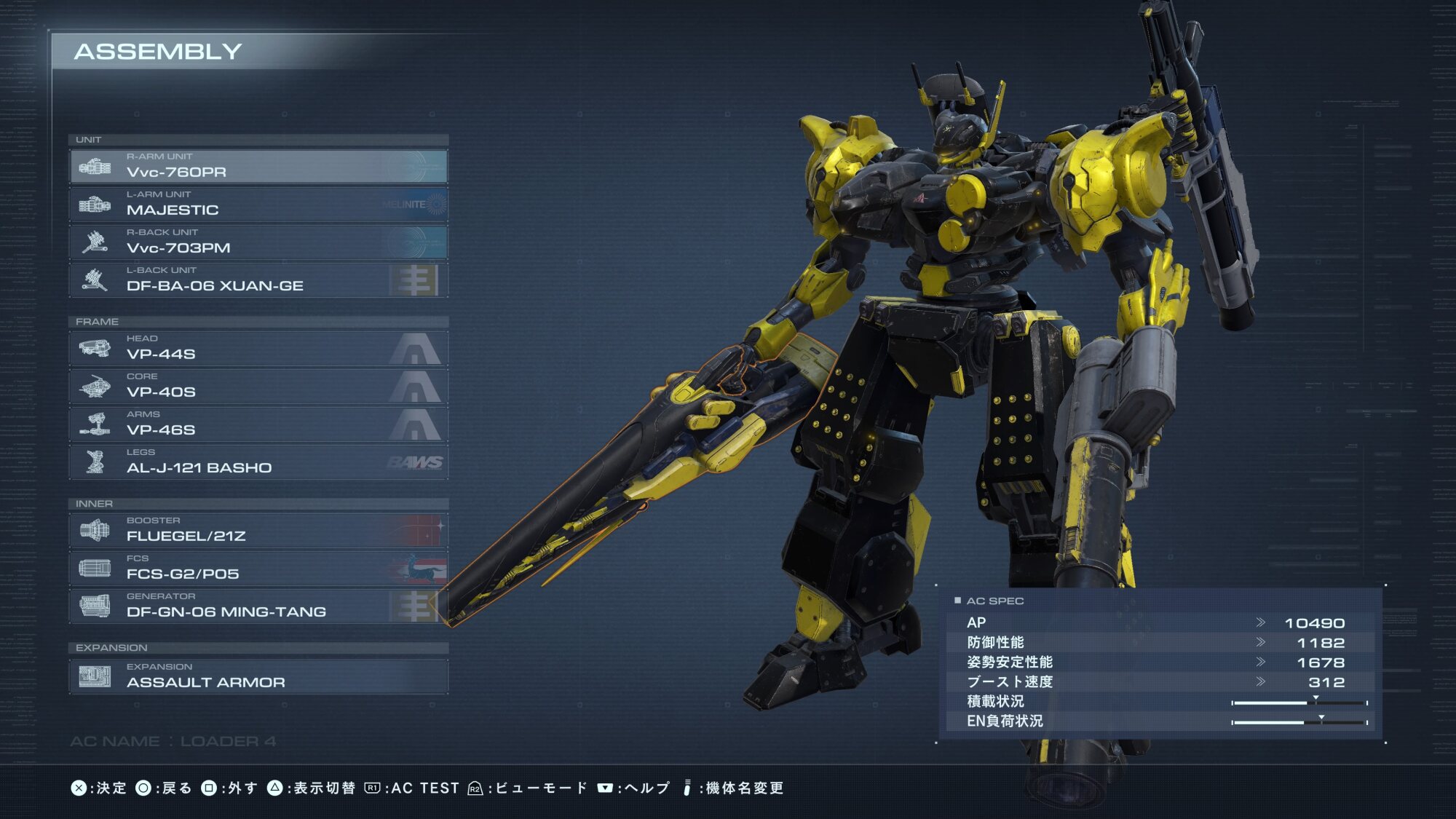Pick the HEAD VP-44S part row
Viewport: 1456px width, 819px height.
pos(258,348)
